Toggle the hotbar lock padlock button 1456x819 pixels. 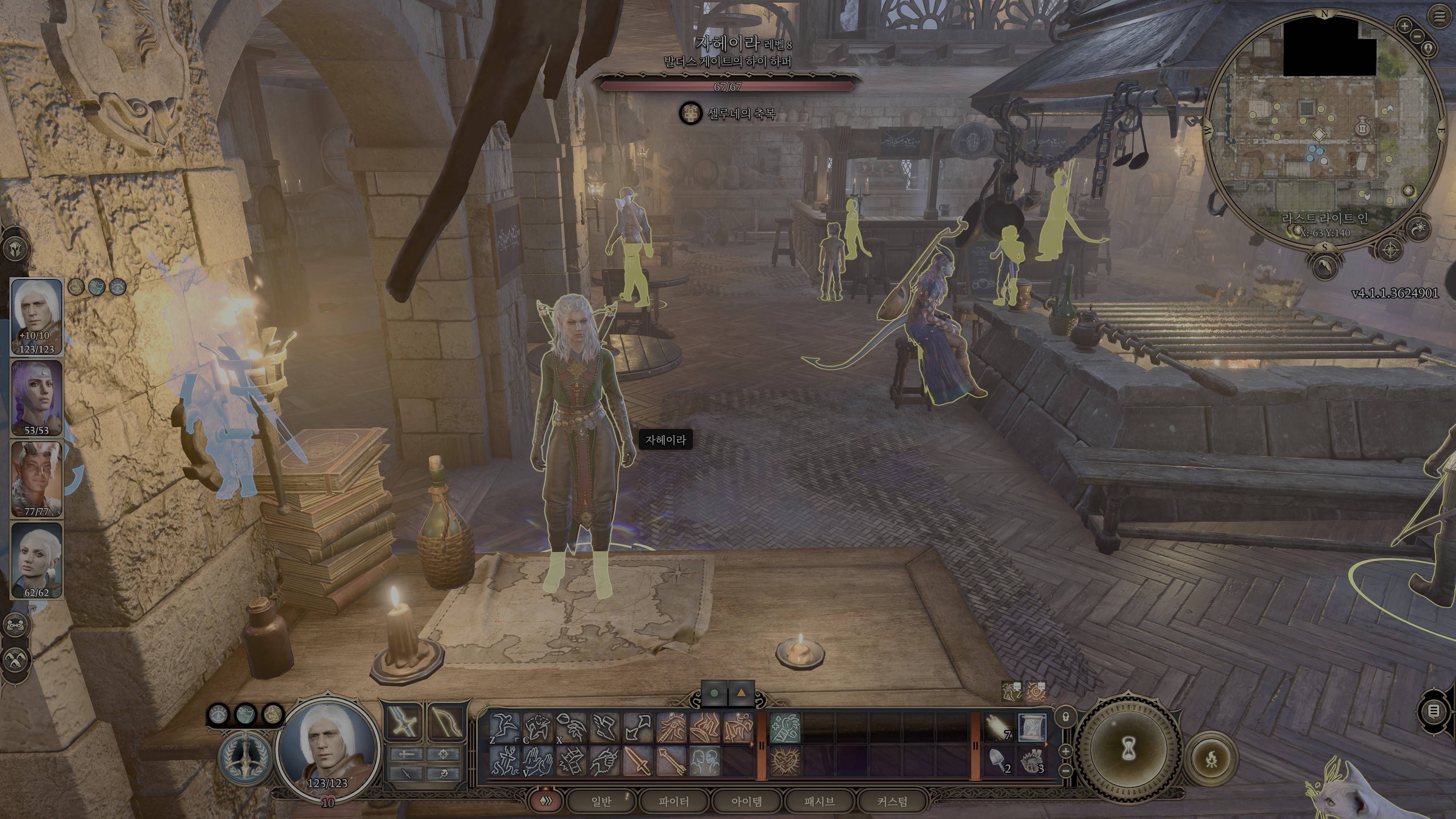tap(1065, 717)
